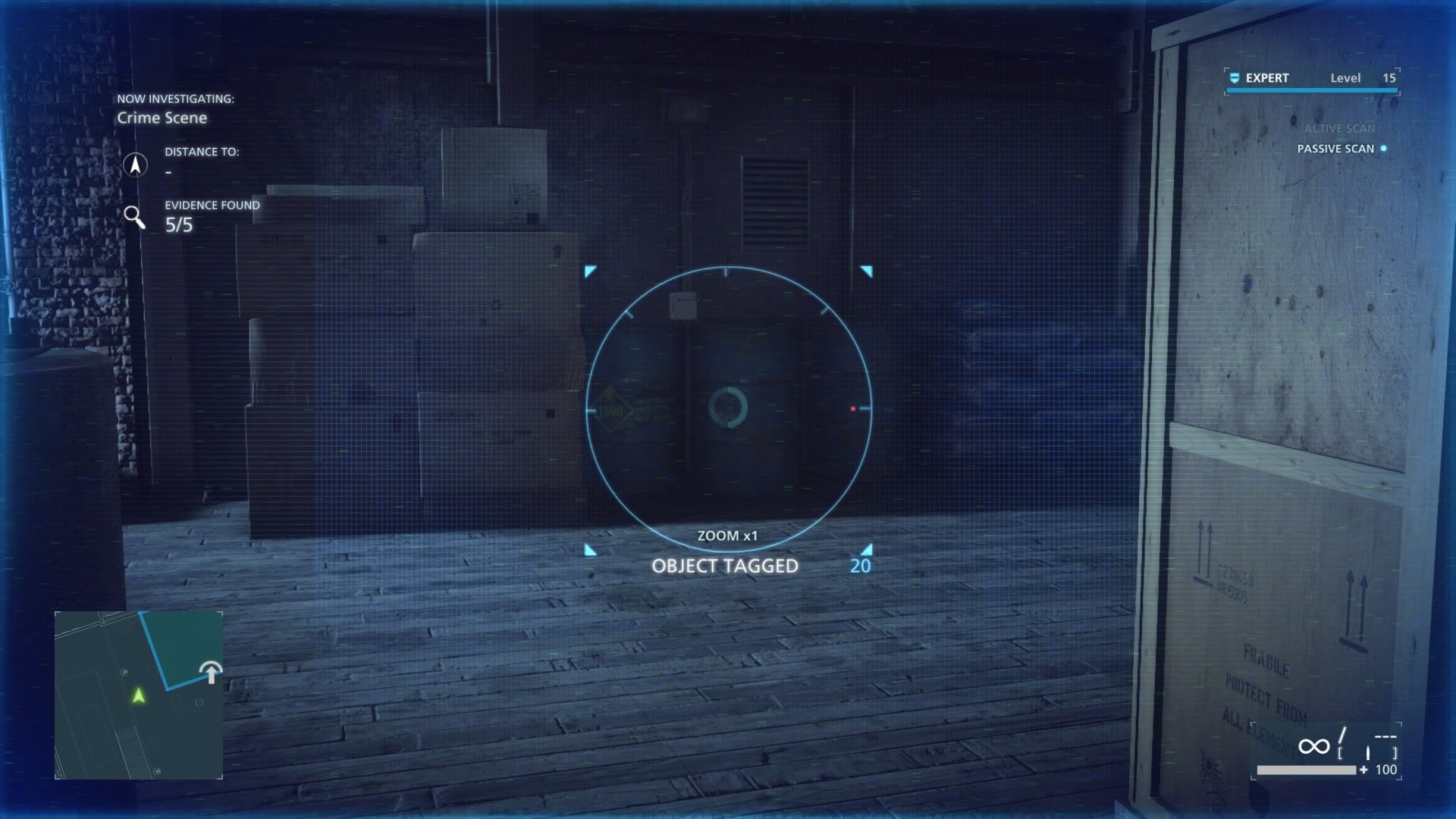1456x819 pixels.
Task: Select the red enemy marker on reticle
Action: pyautogui.click(x=854, y=407)
